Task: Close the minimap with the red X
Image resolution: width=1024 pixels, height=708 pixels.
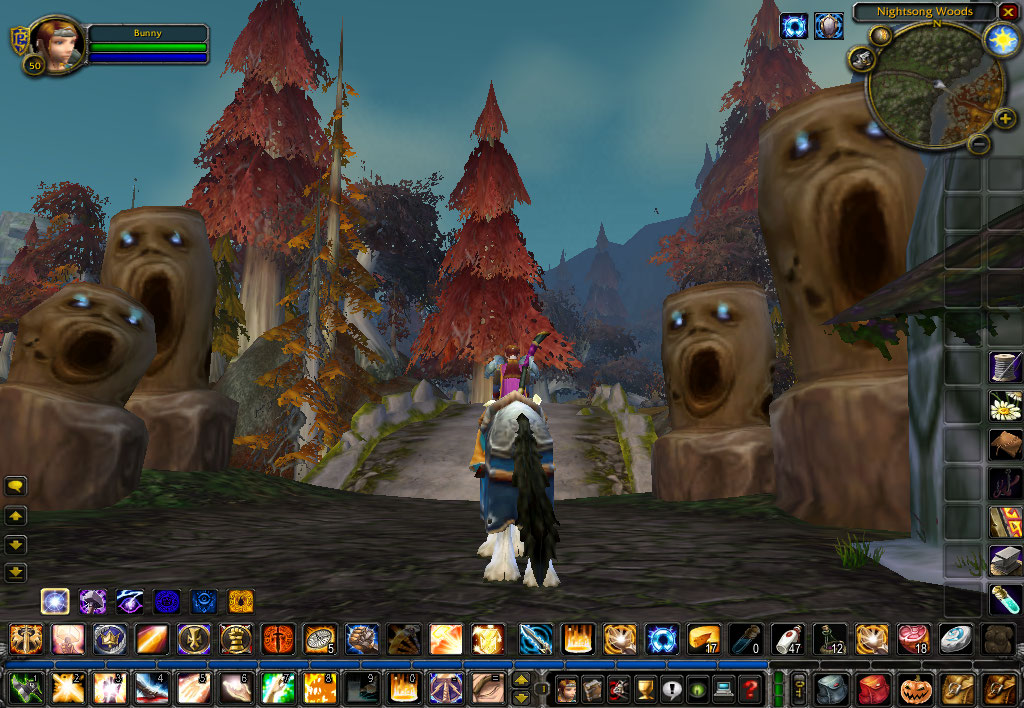Action: (1007, 13)
